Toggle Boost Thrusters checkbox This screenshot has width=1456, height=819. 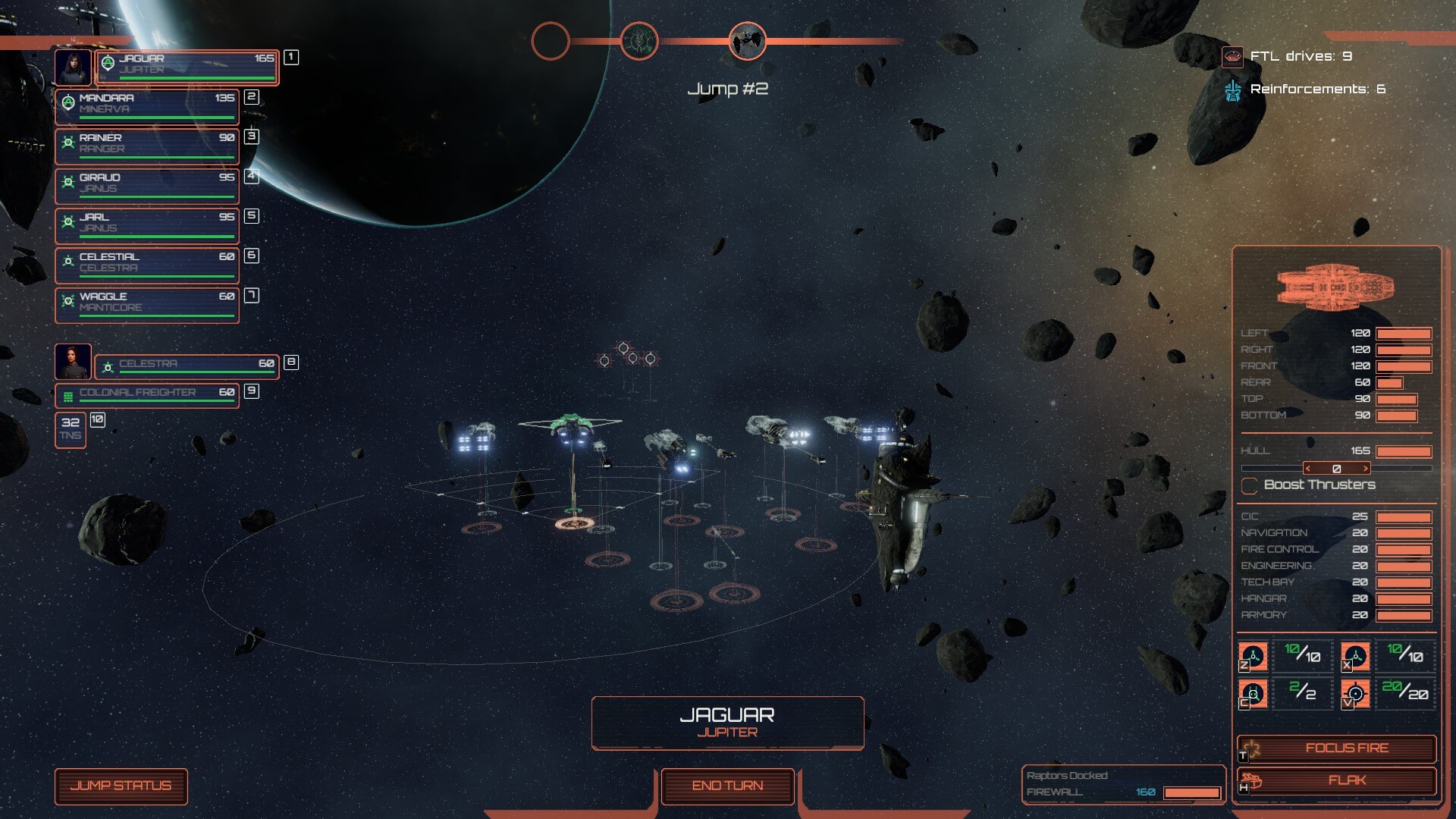tap(1249, 485)
